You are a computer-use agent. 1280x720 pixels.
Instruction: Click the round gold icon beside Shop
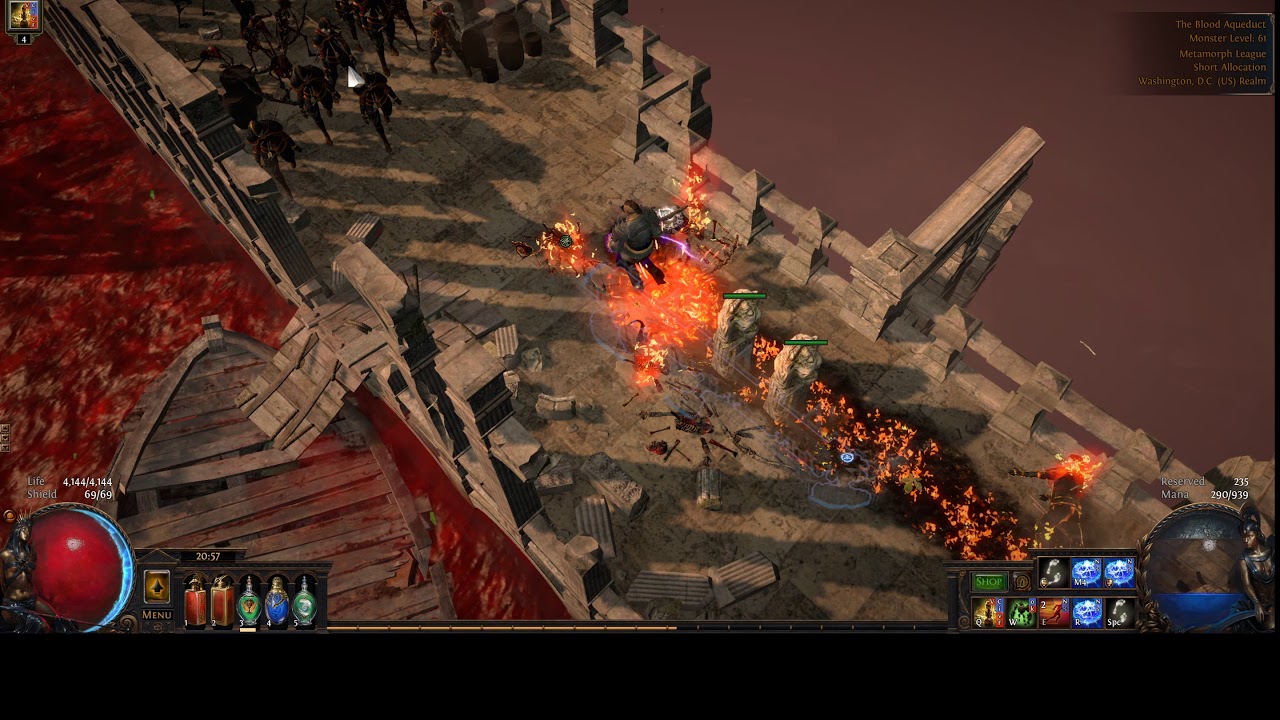click(1021, 582)
